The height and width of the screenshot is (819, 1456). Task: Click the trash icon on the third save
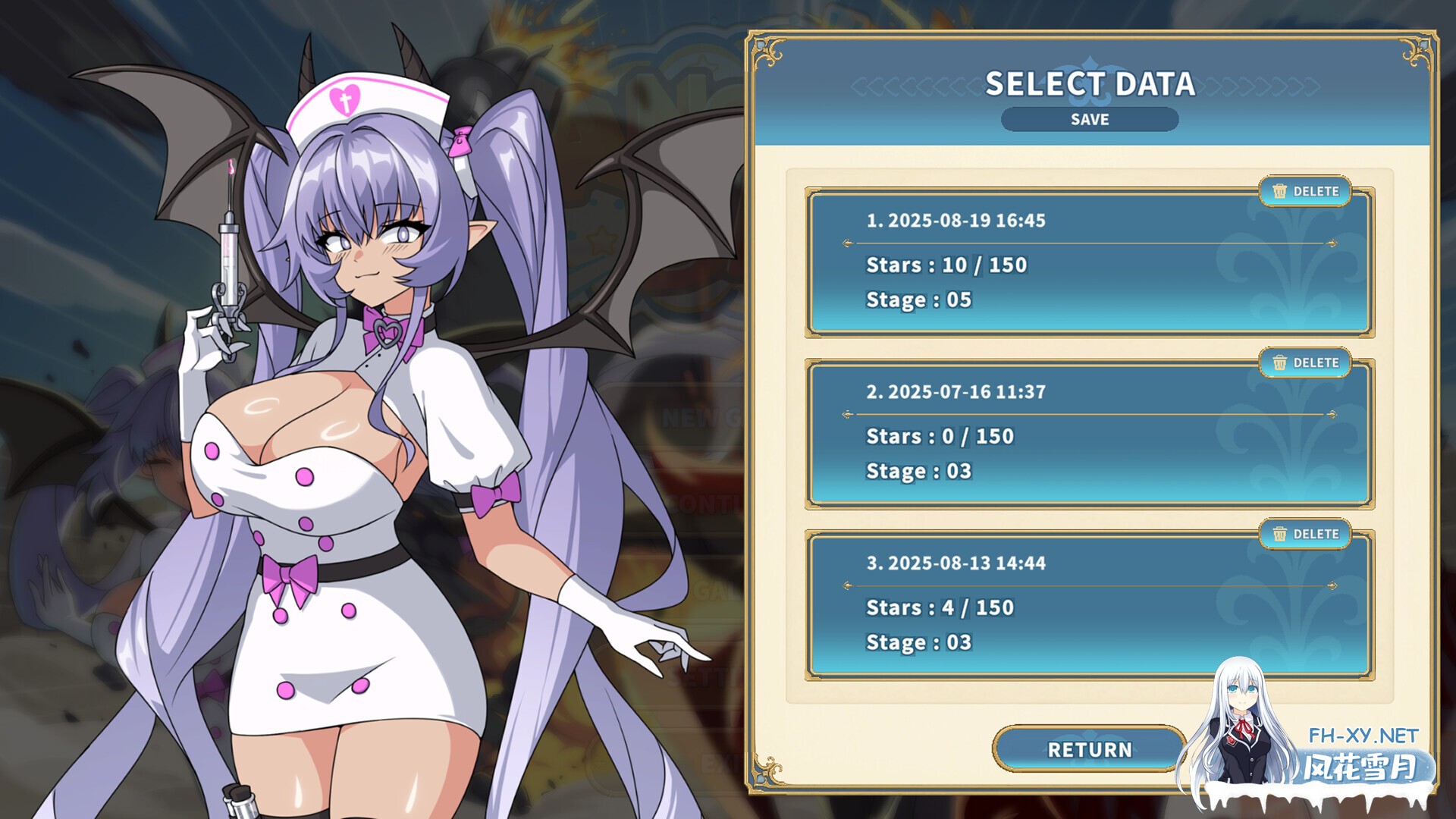pos(1281,534)
